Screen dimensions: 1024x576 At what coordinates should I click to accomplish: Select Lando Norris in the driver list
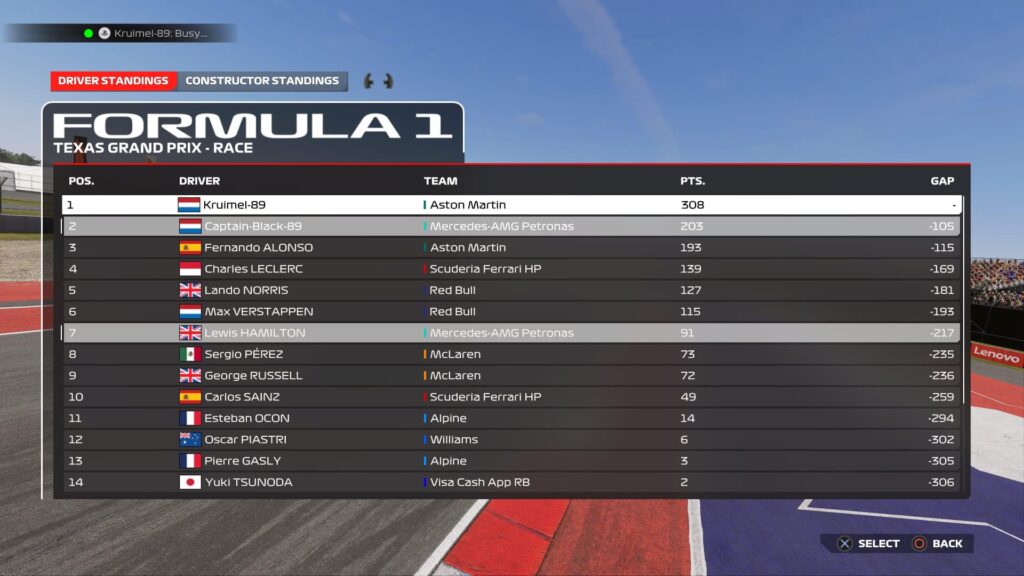click(511, 290)
